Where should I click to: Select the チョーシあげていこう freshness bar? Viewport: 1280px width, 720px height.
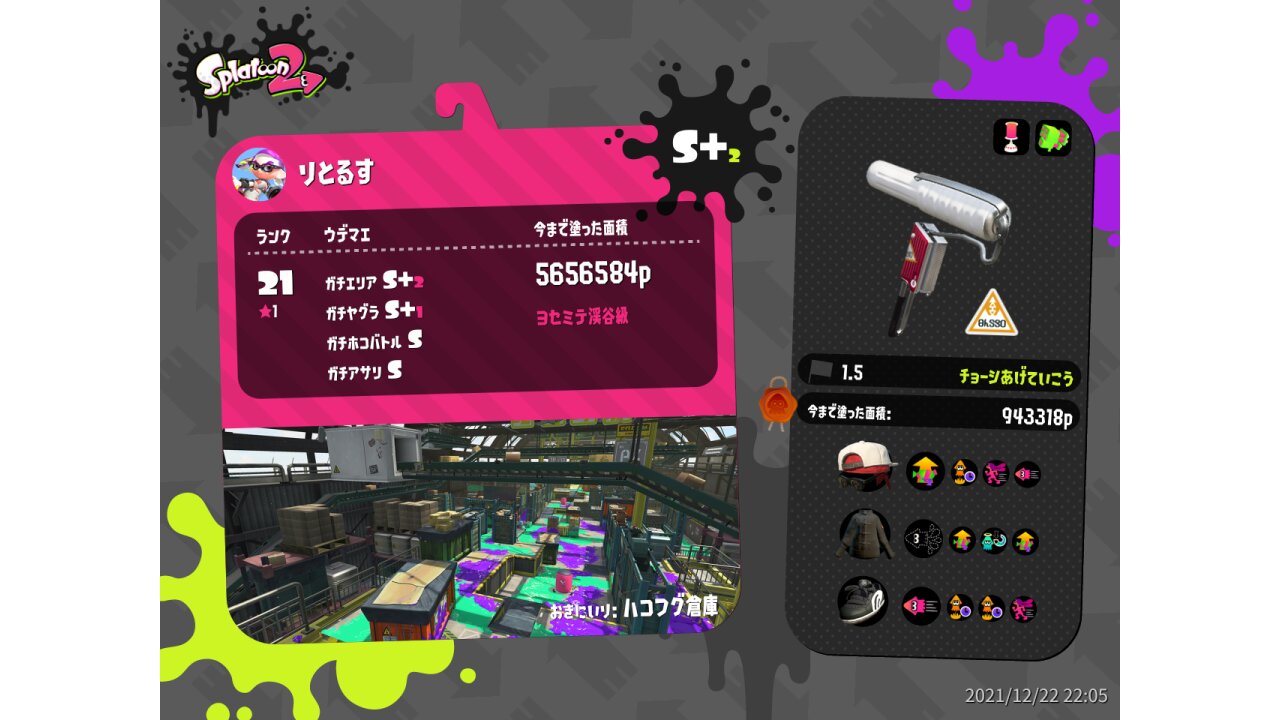click(x=940, y=374)
